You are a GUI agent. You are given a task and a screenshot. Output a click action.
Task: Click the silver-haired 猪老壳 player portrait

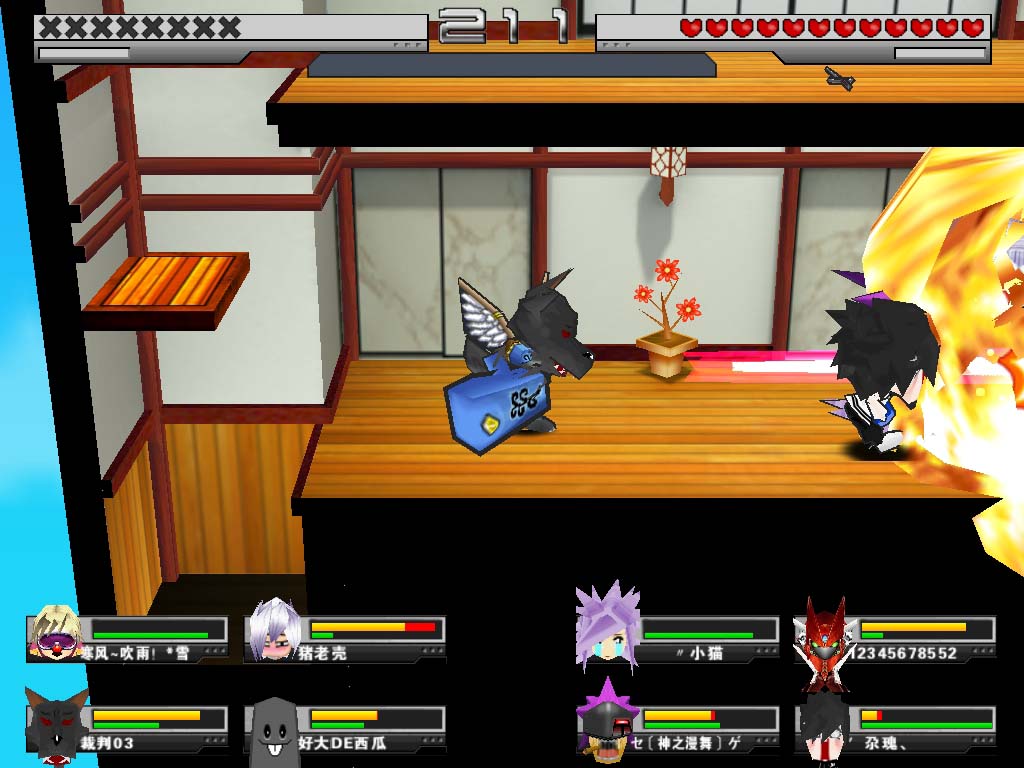pyautogui.click(x=274, y=630)
